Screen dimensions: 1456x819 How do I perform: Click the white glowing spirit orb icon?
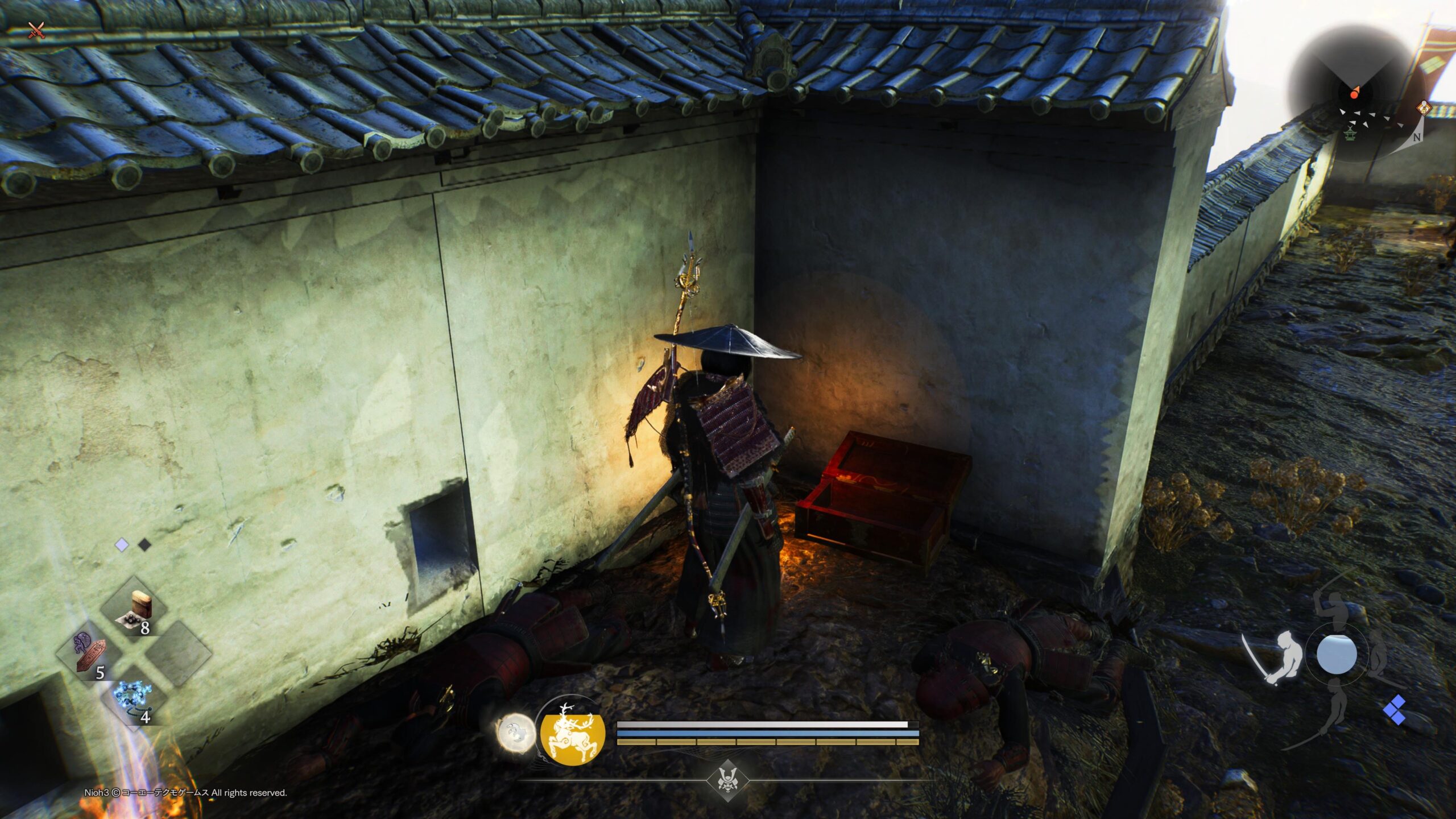click(516, 734)
